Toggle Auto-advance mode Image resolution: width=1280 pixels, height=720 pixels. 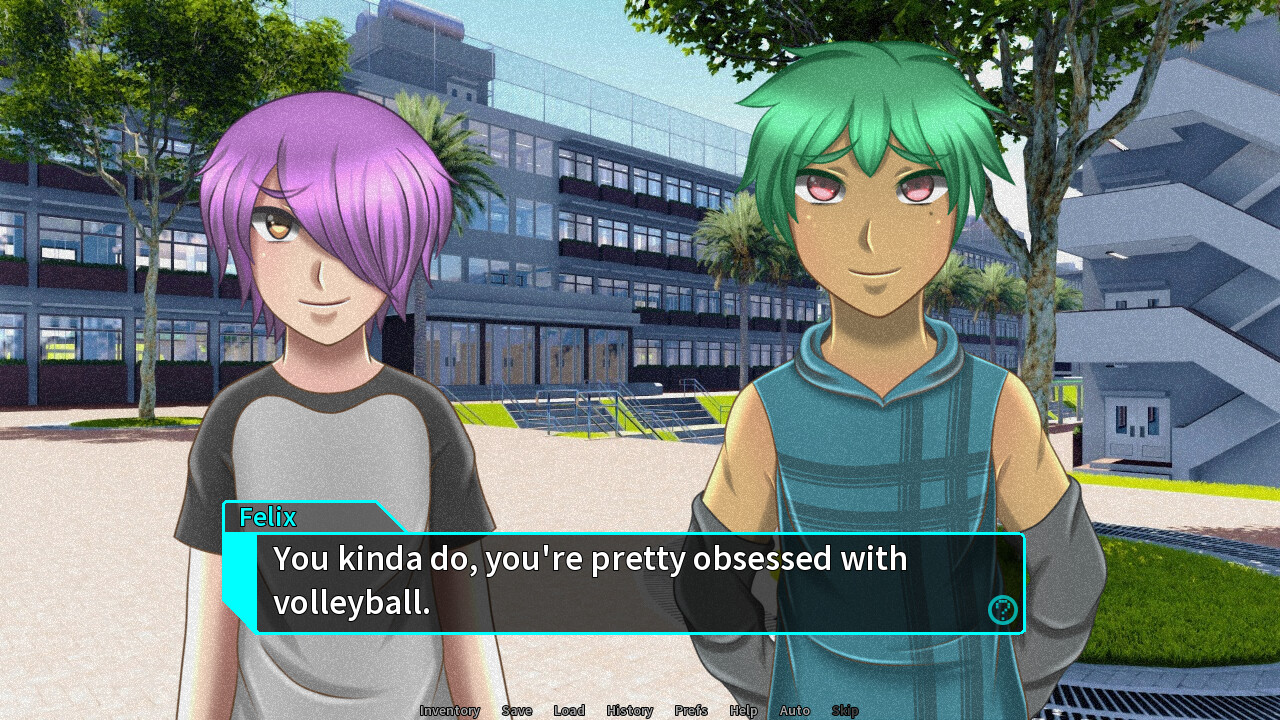click(794, 711)
